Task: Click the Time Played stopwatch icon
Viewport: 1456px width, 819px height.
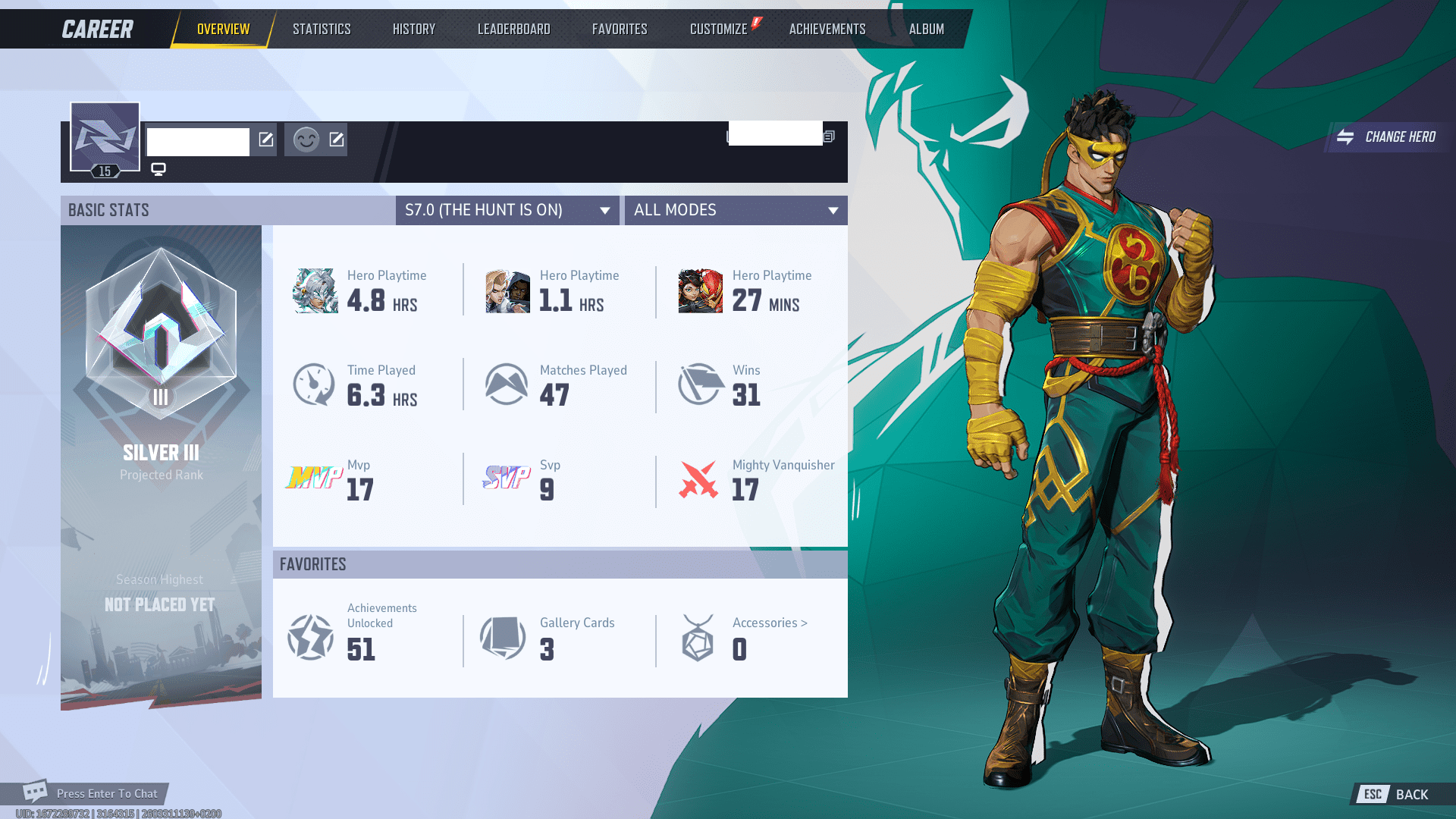Action: click(313, 384)
